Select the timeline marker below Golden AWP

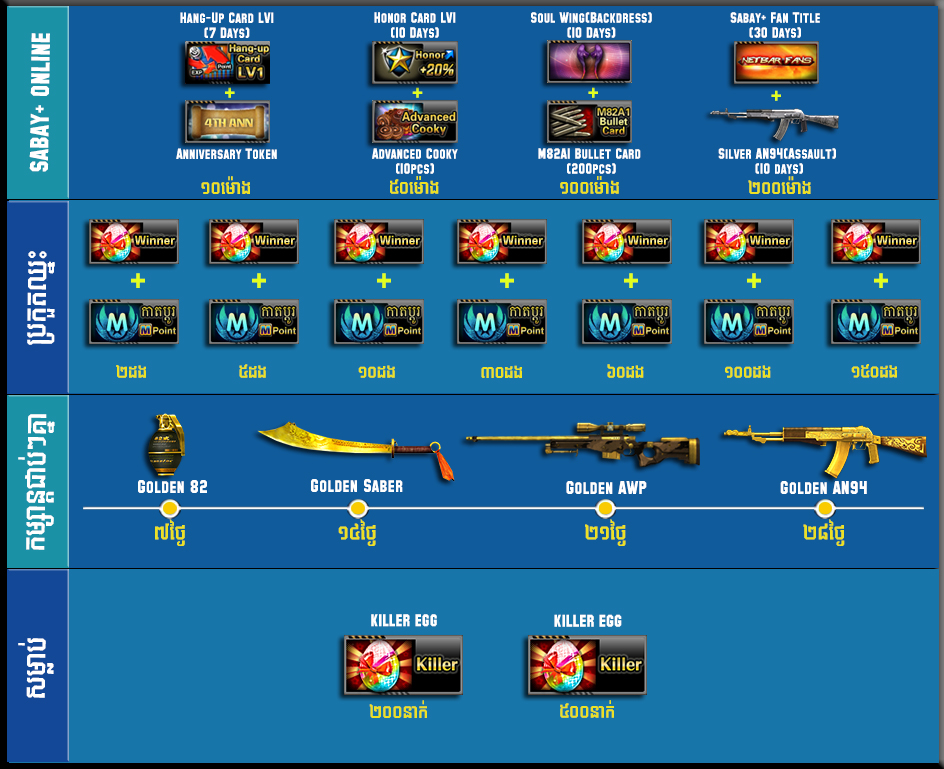[x=605, y=509]
